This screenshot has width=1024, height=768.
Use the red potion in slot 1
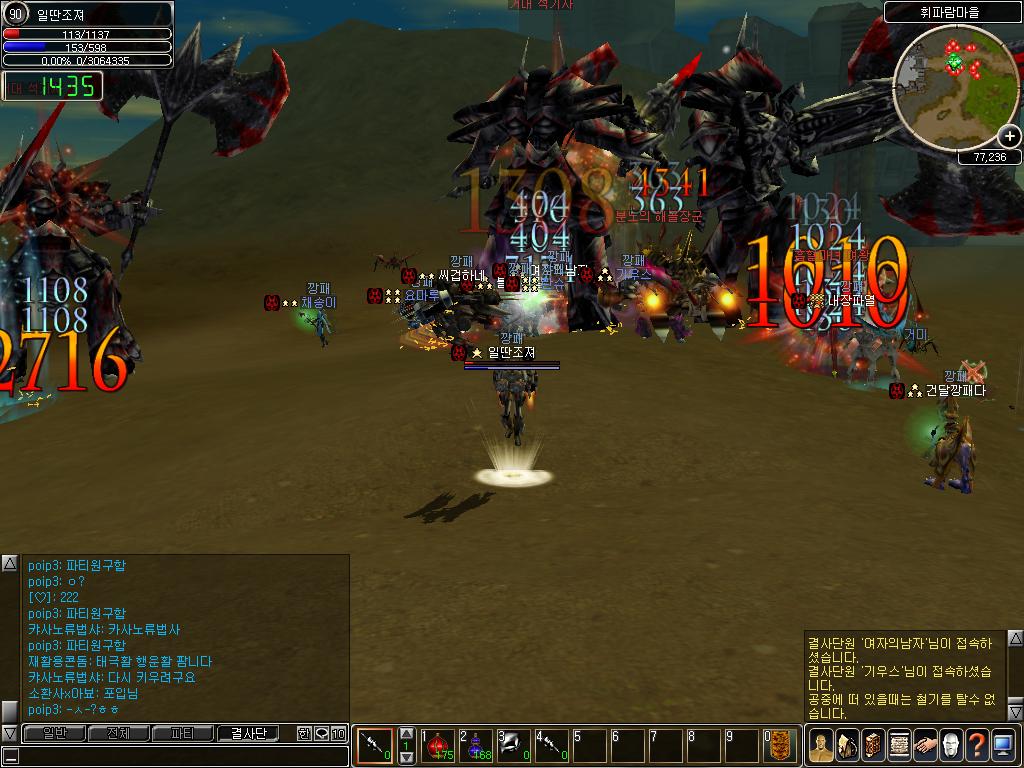(x=439, y=746)
